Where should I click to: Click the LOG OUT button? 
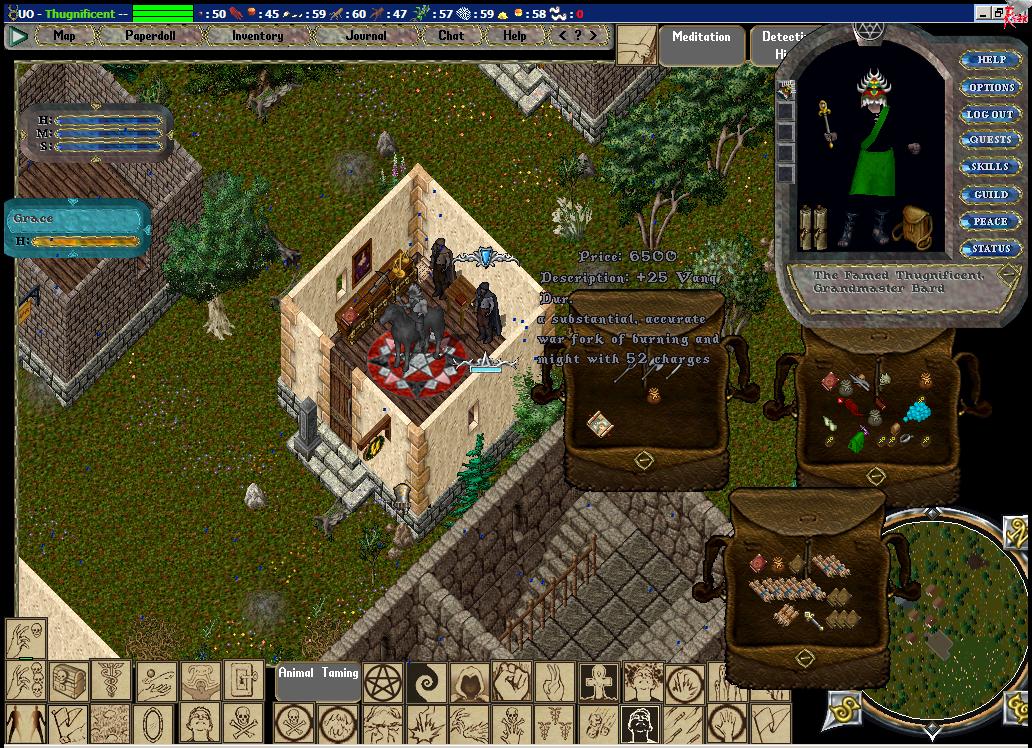click(990, 115)
